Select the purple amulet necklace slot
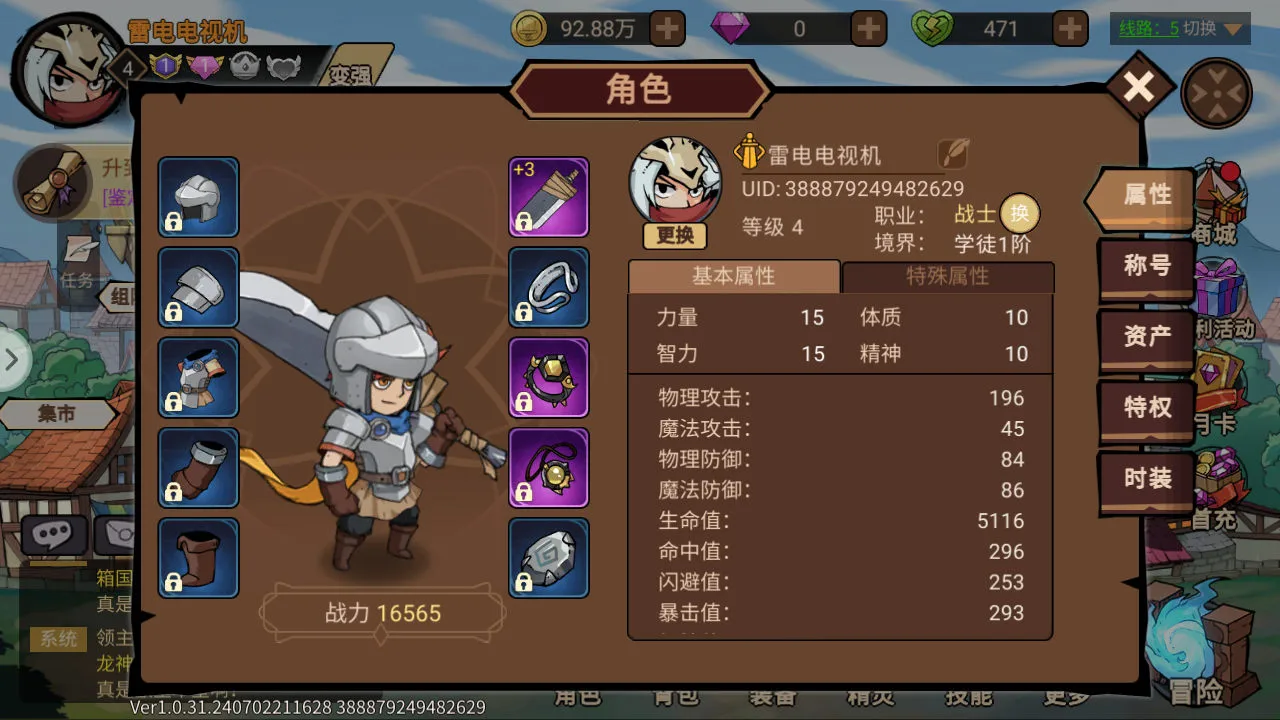1280x720 pixels. coord(549,467)
